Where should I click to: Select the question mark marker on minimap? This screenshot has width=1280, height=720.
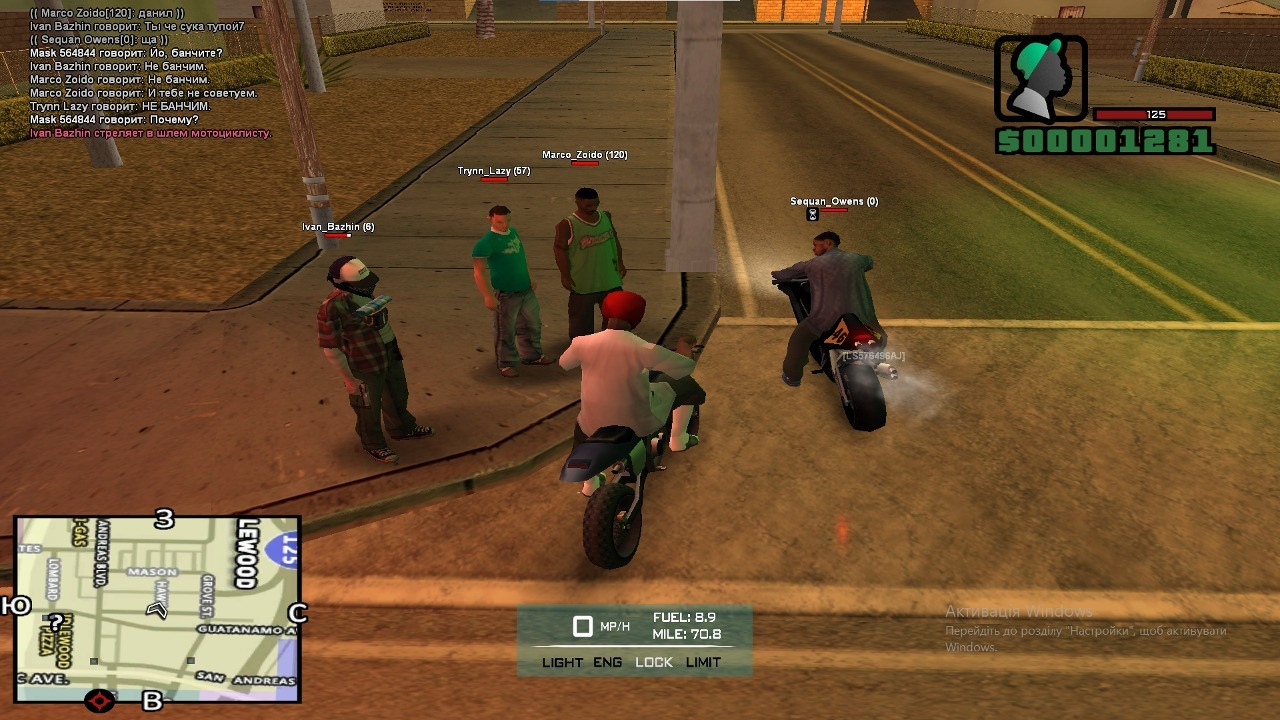pos(56,623)
